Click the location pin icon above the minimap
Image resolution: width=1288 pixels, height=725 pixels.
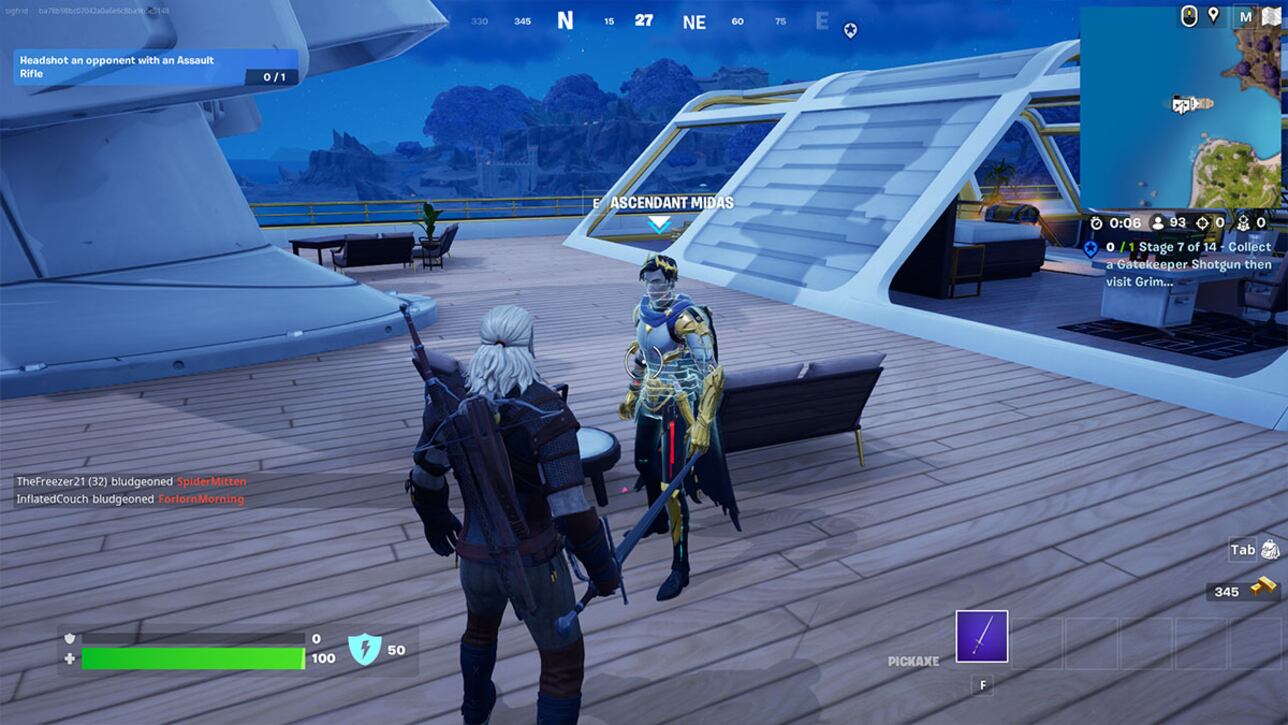(1213, 16)
